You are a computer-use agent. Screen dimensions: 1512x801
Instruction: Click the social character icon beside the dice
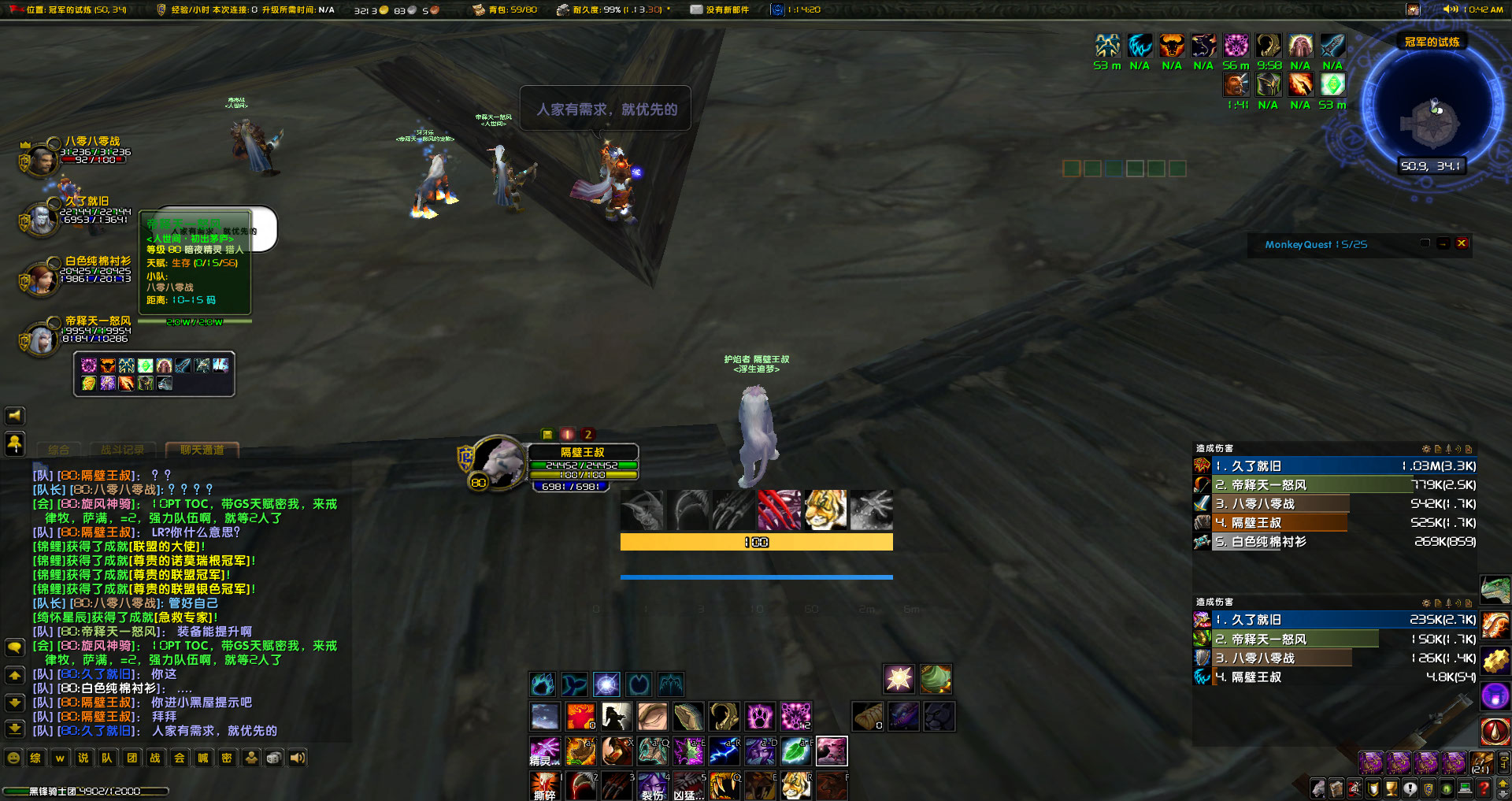click(x=250, y=758)
